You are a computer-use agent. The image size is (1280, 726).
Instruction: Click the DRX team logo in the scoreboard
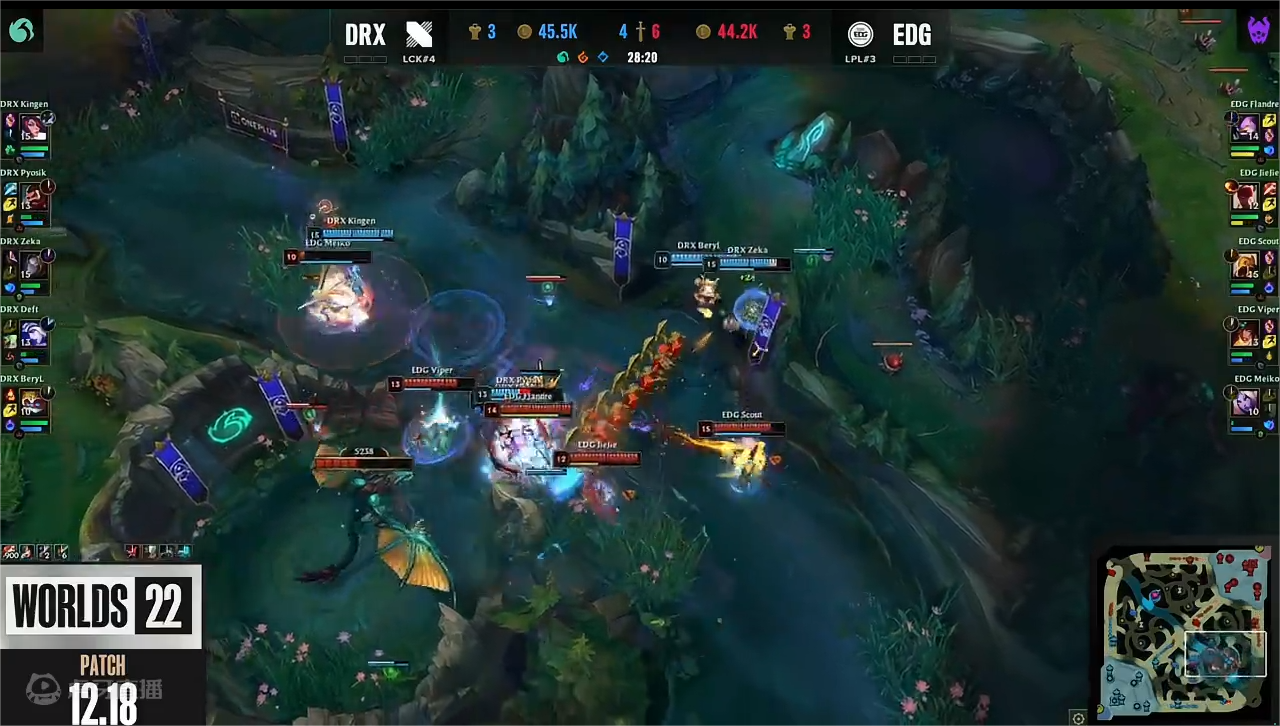coord(419,35)
